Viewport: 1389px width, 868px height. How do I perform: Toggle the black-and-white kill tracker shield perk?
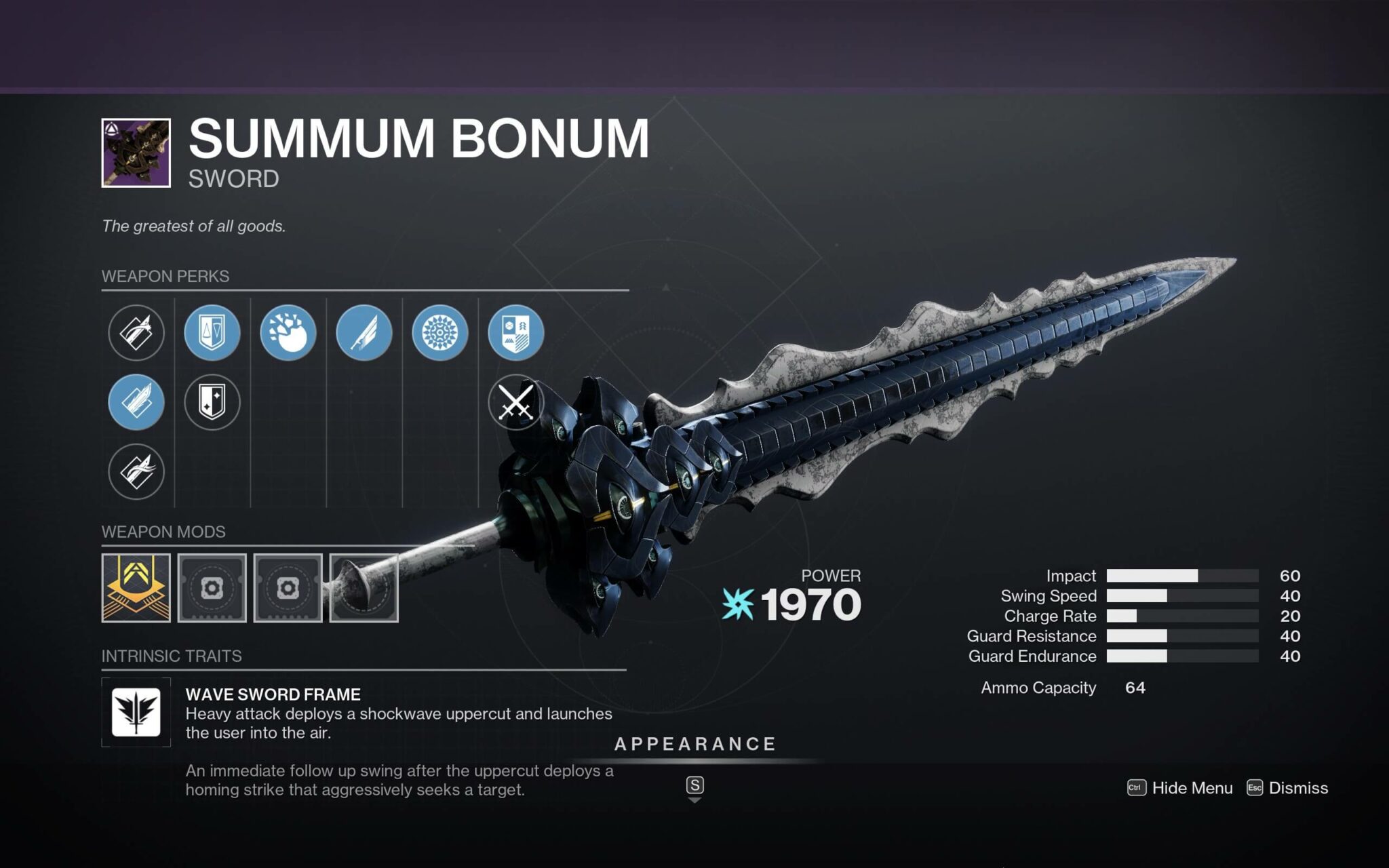[x=212, y=401]
